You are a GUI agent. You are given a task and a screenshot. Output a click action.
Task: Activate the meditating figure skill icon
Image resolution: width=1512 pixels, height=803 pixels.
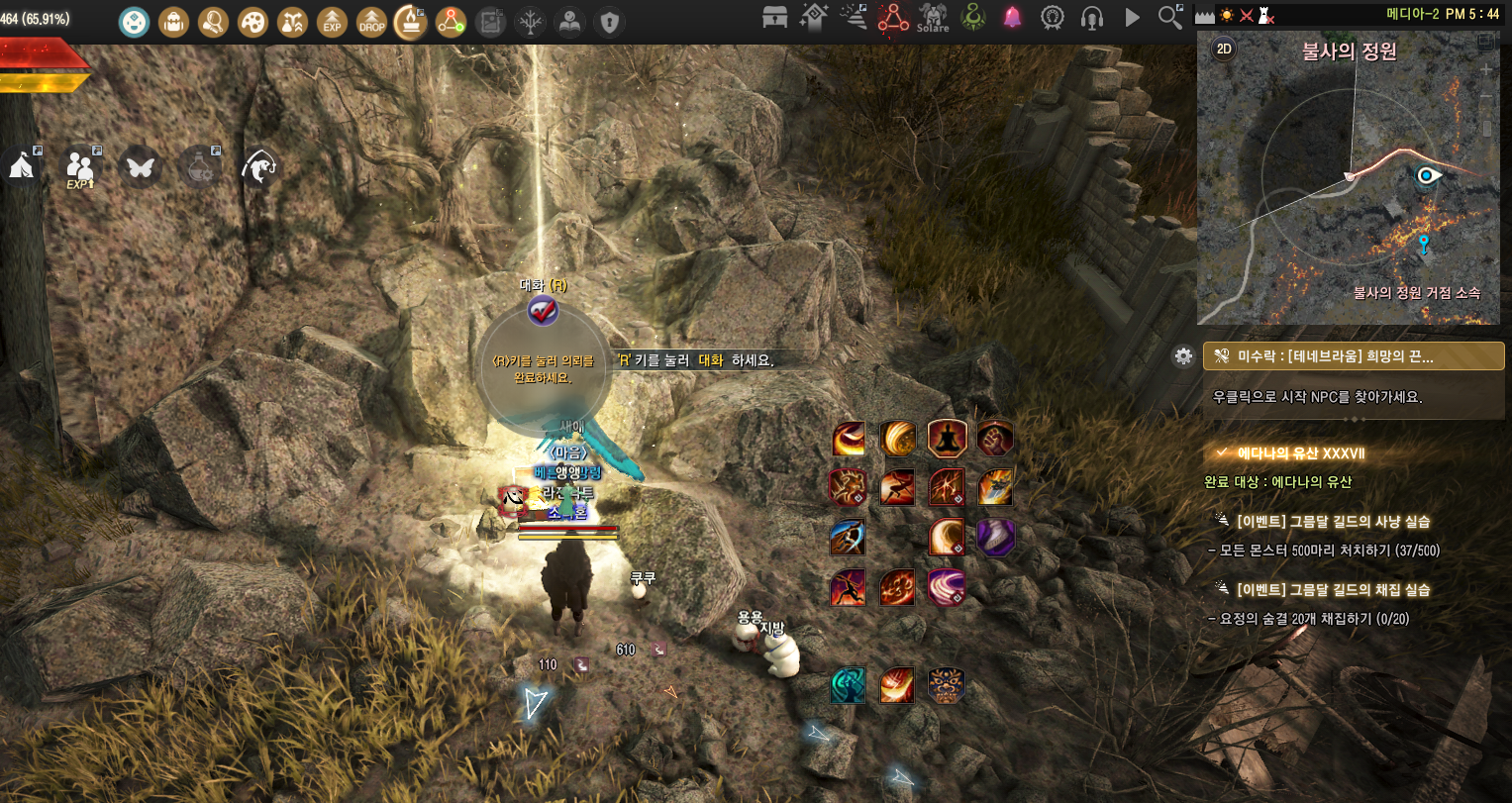click(947, 438)
